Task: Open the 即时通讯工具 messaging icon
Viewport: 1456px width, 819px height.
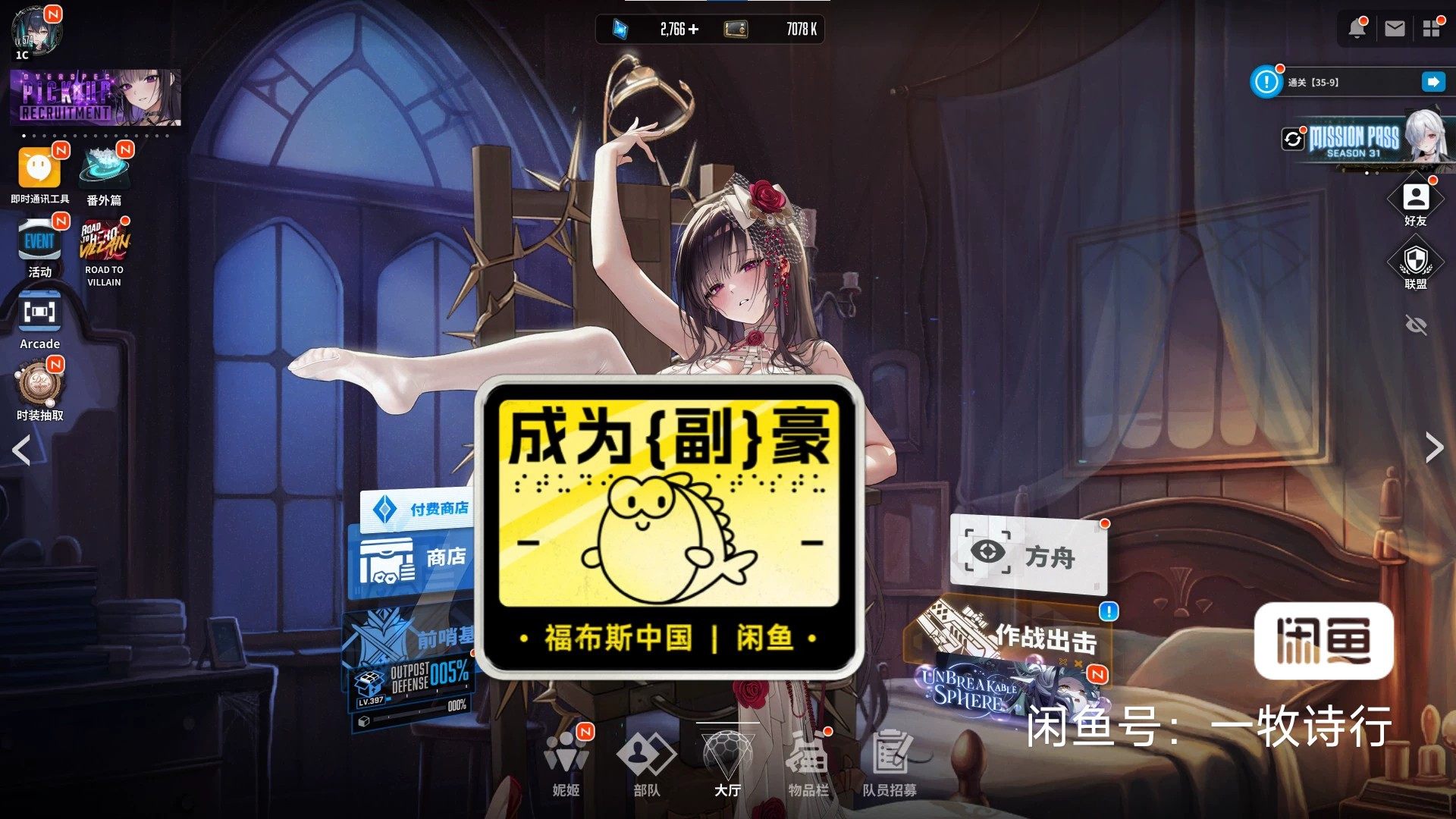Action: coord(39,168)
